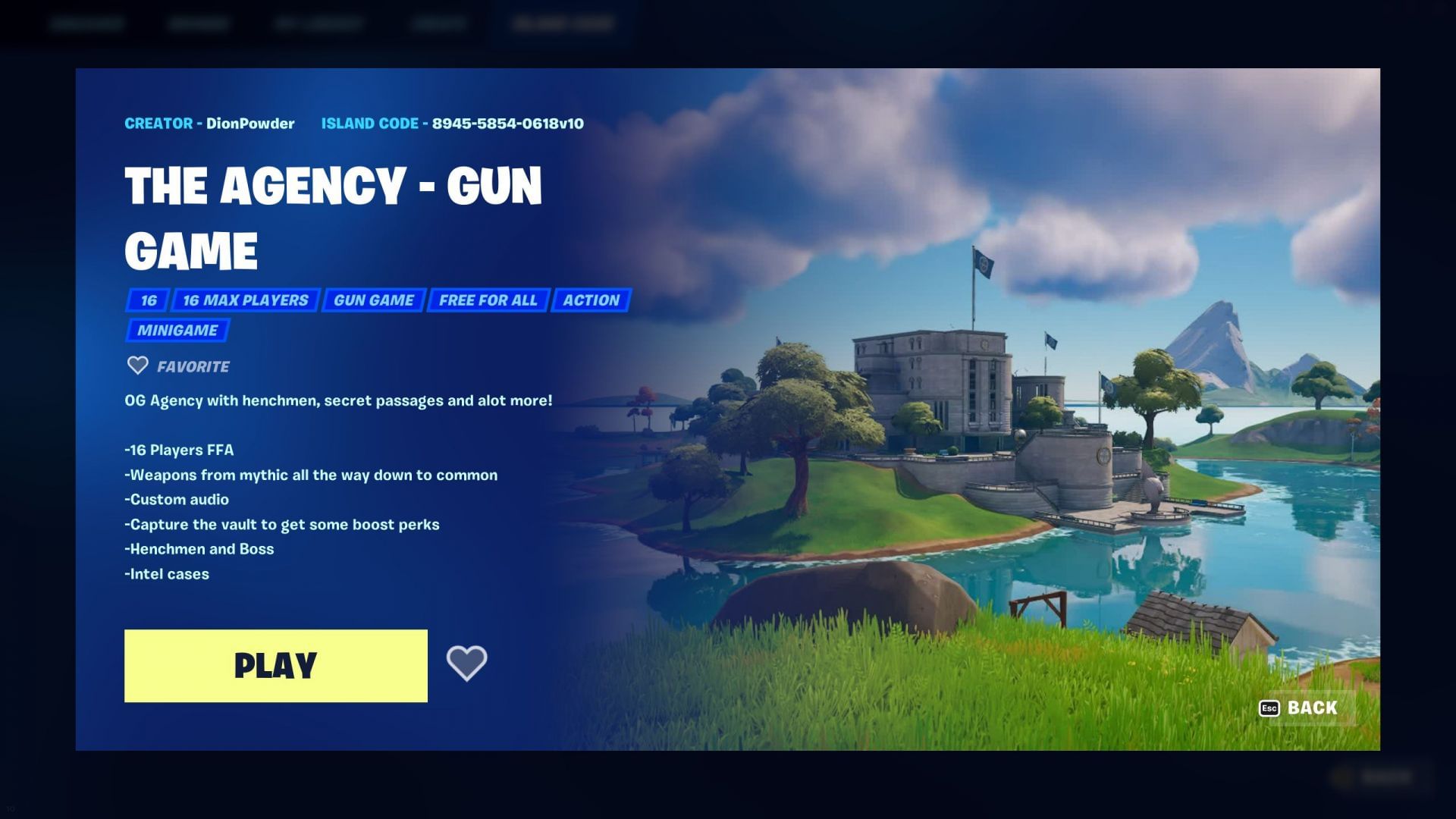The width and height of the screenshot is (1456, 819).
Task: Toggle the 16 rating badge
Action: (147, 300)
